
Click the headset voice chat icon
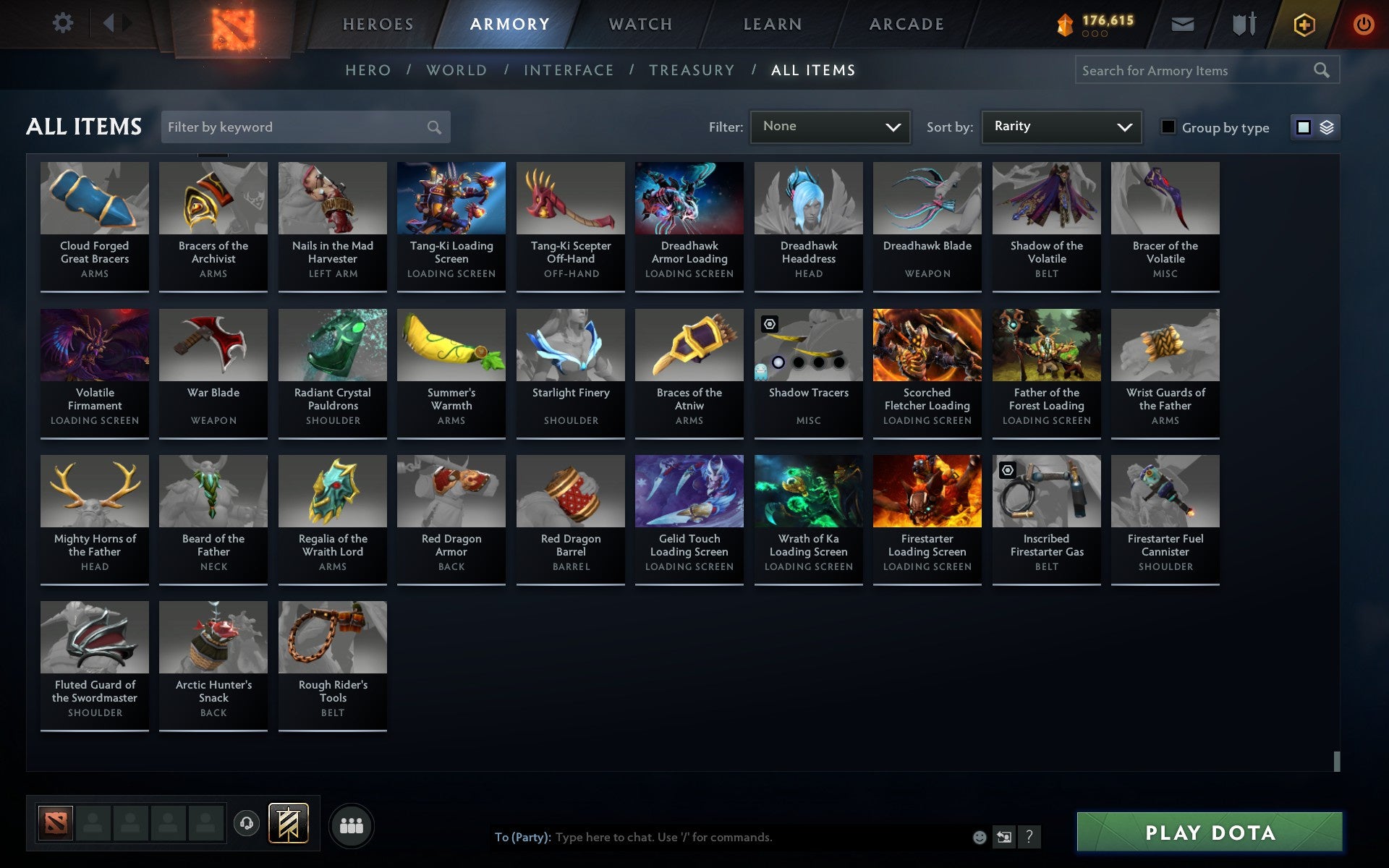(247, 824)
